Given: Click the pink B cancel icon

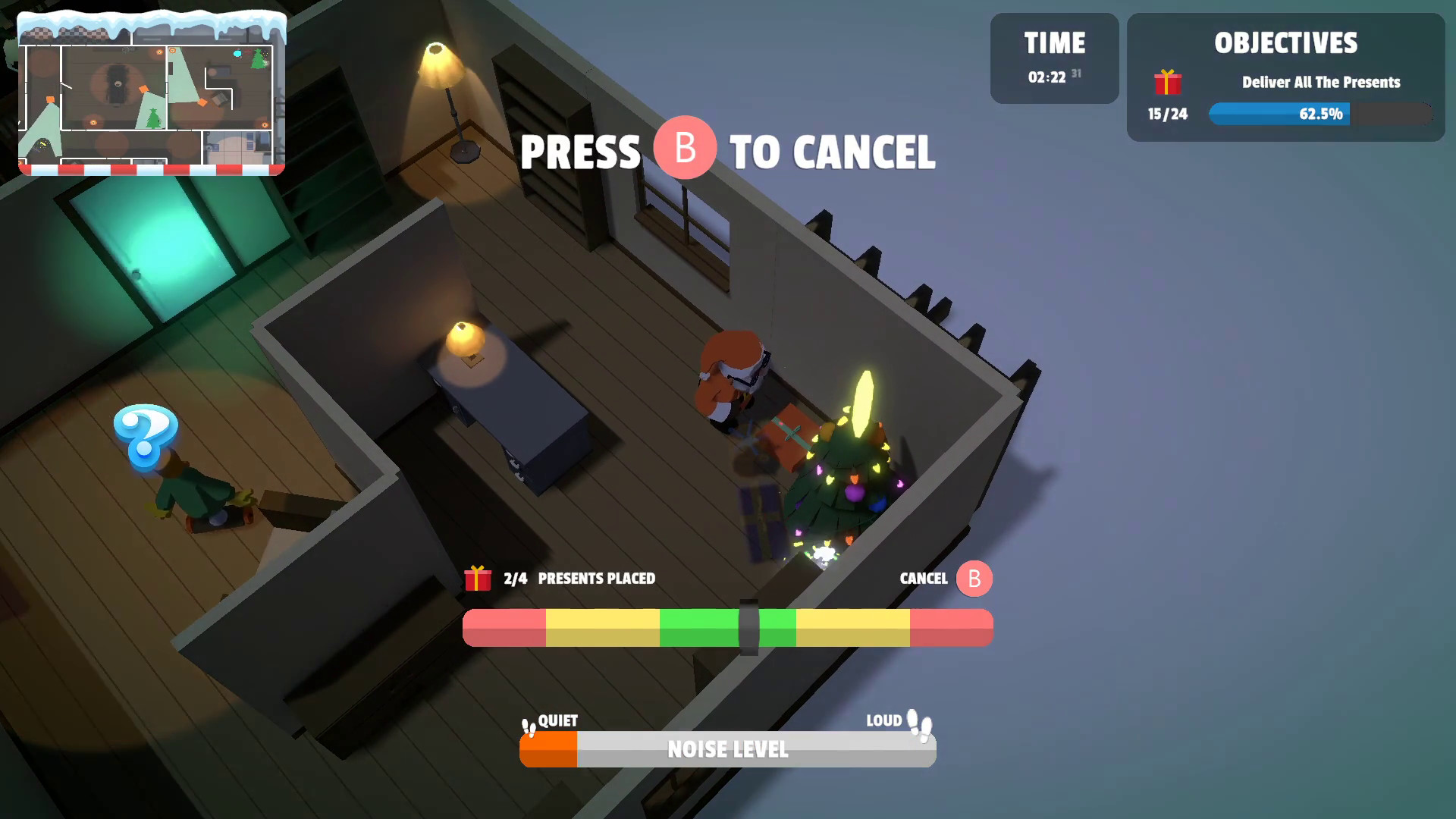Looking at the screenshot, I should pos(973,579).
